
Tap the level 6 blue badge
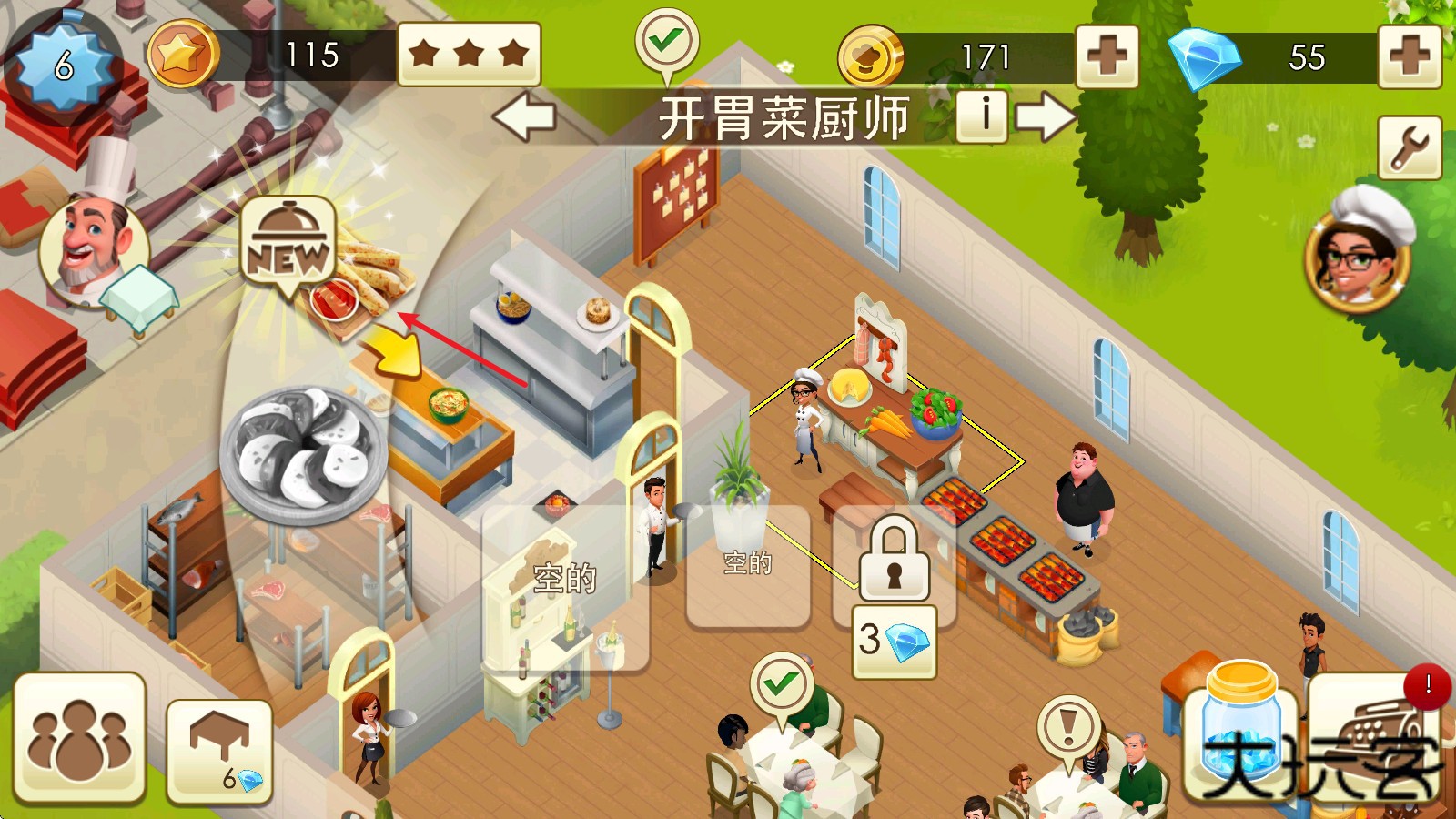tap(64, 66)
